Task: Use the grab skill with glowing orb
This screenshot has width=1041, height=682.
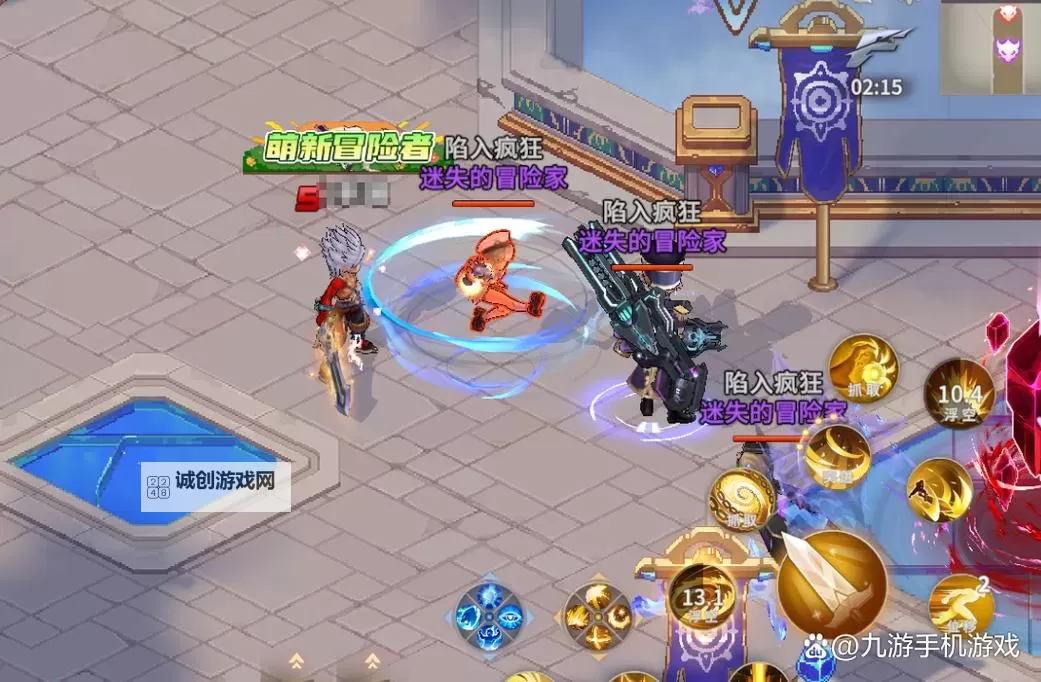Action: tap(863, 369)
